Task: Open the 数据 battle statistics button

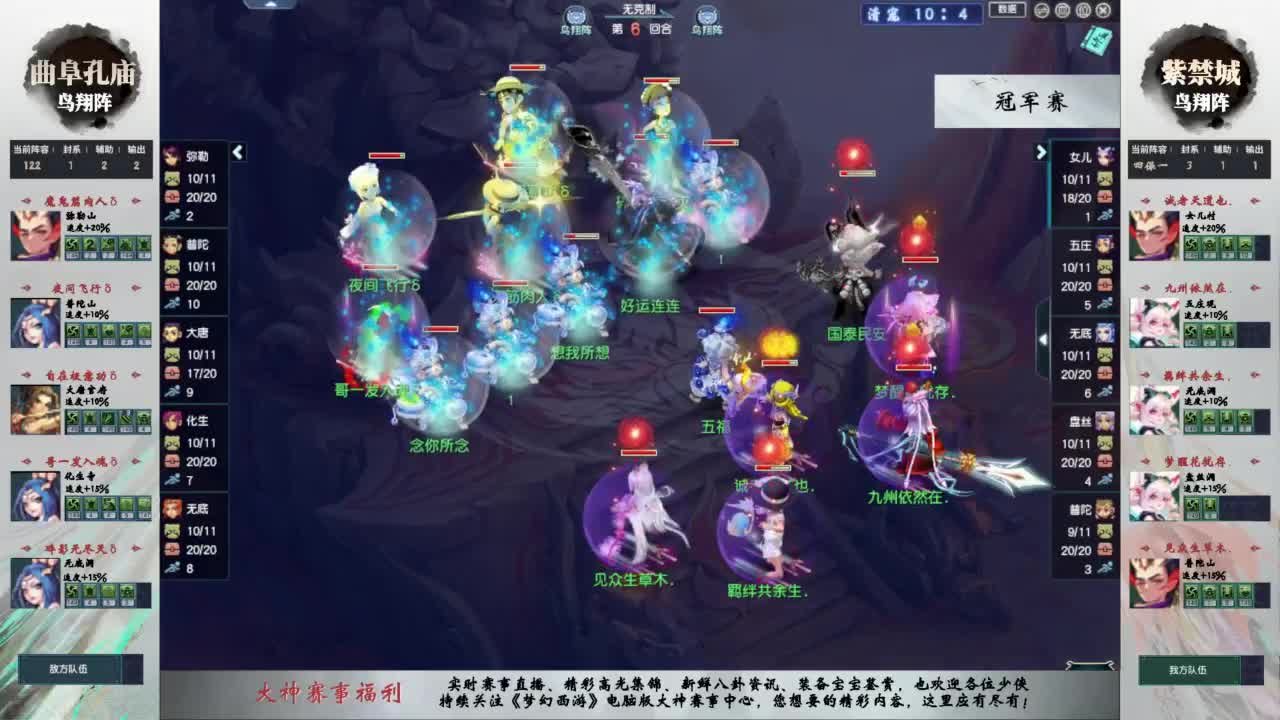Action: [1007, 9]
